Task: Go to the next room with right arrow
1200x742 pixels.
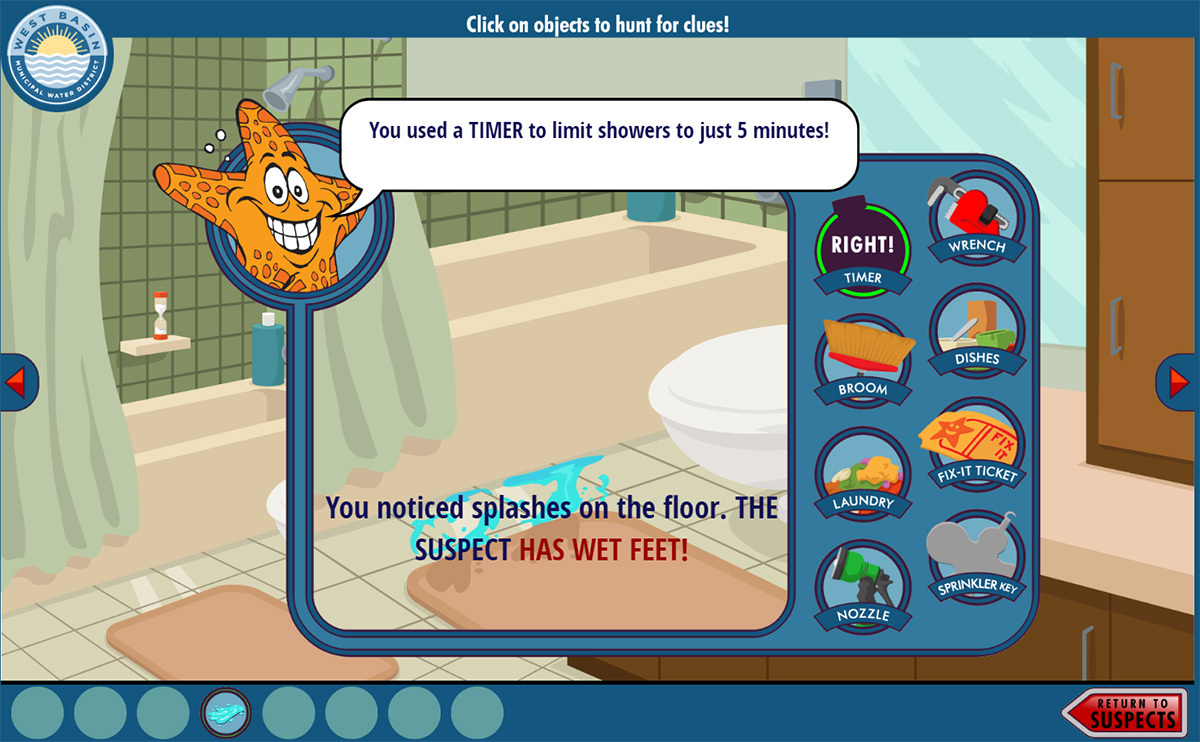Action: tap(1180, 381)
